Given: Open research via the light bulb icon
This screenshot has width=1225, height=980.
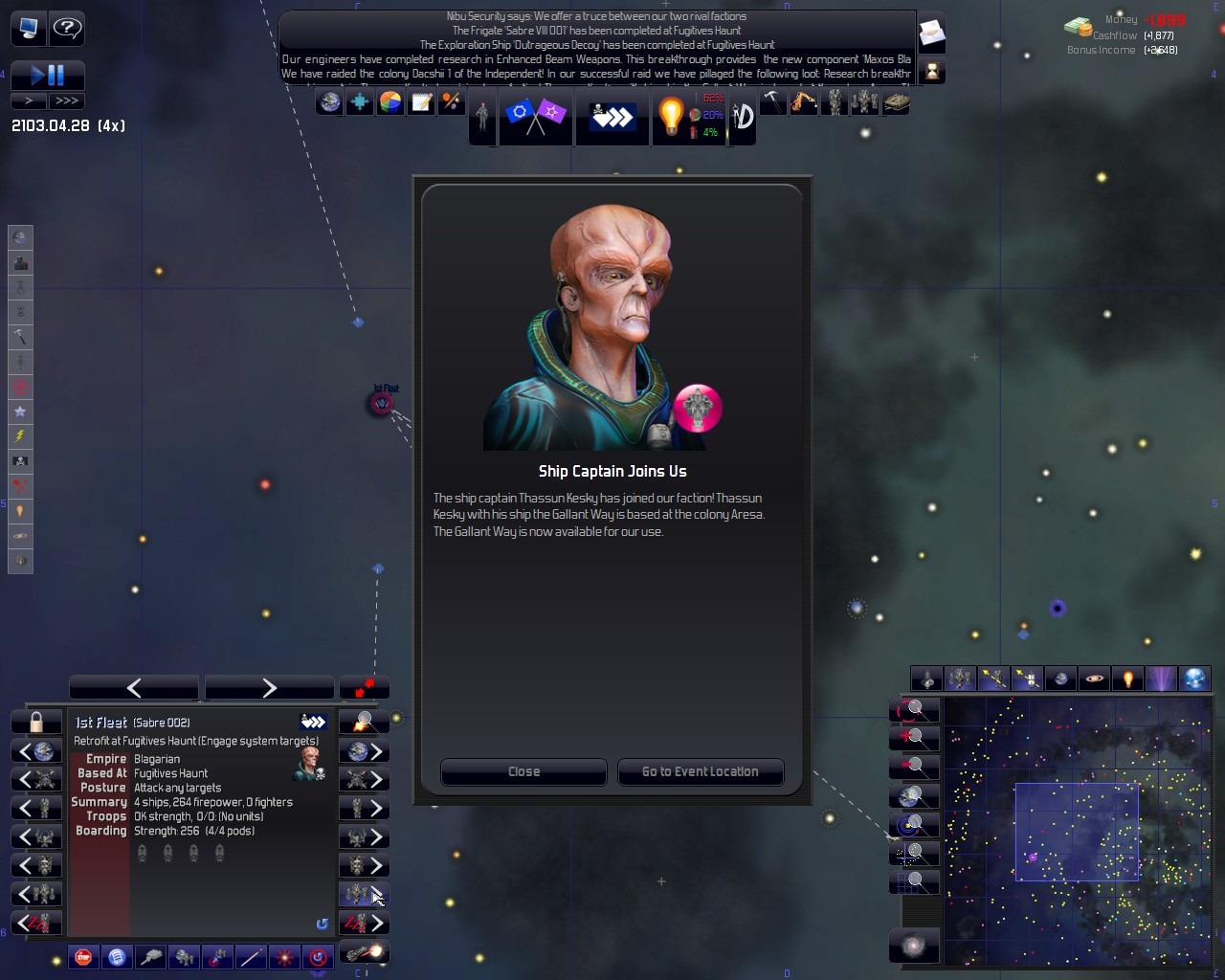Looking at the screenshot, I should 671,117.
